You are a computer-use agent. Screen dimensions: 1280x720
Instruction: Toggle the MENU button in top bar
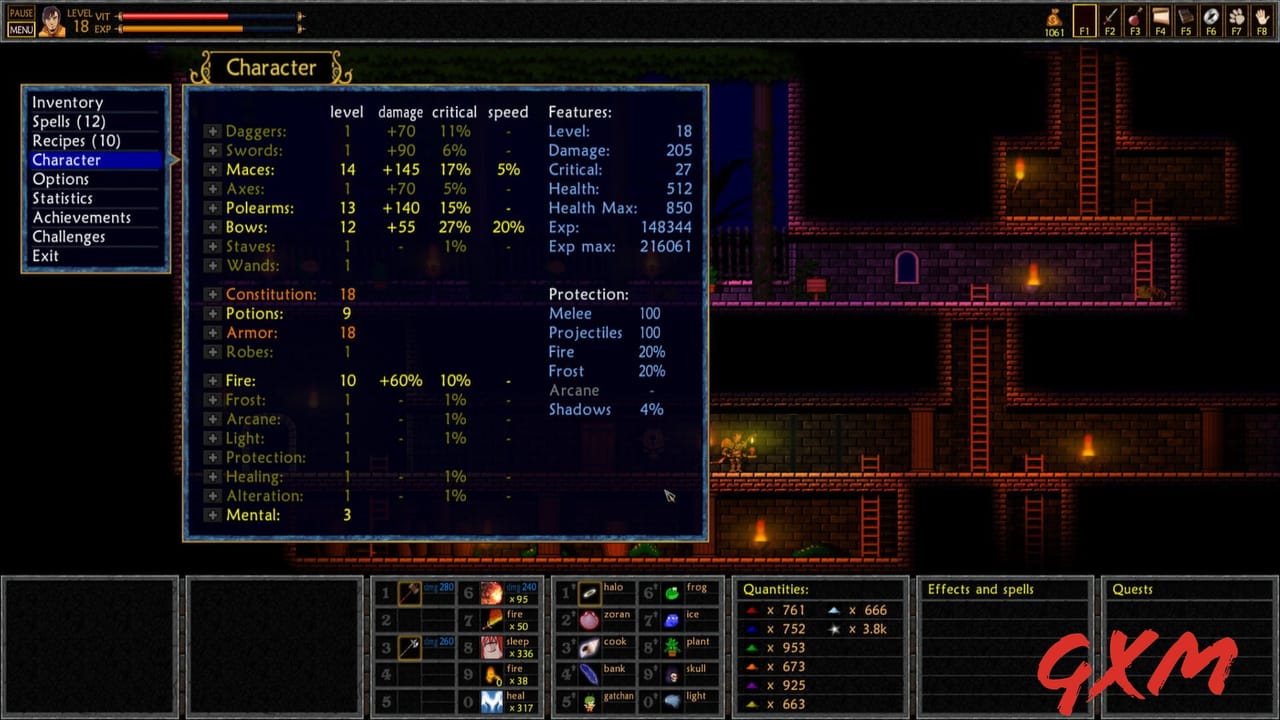click(x=21, y=29)
